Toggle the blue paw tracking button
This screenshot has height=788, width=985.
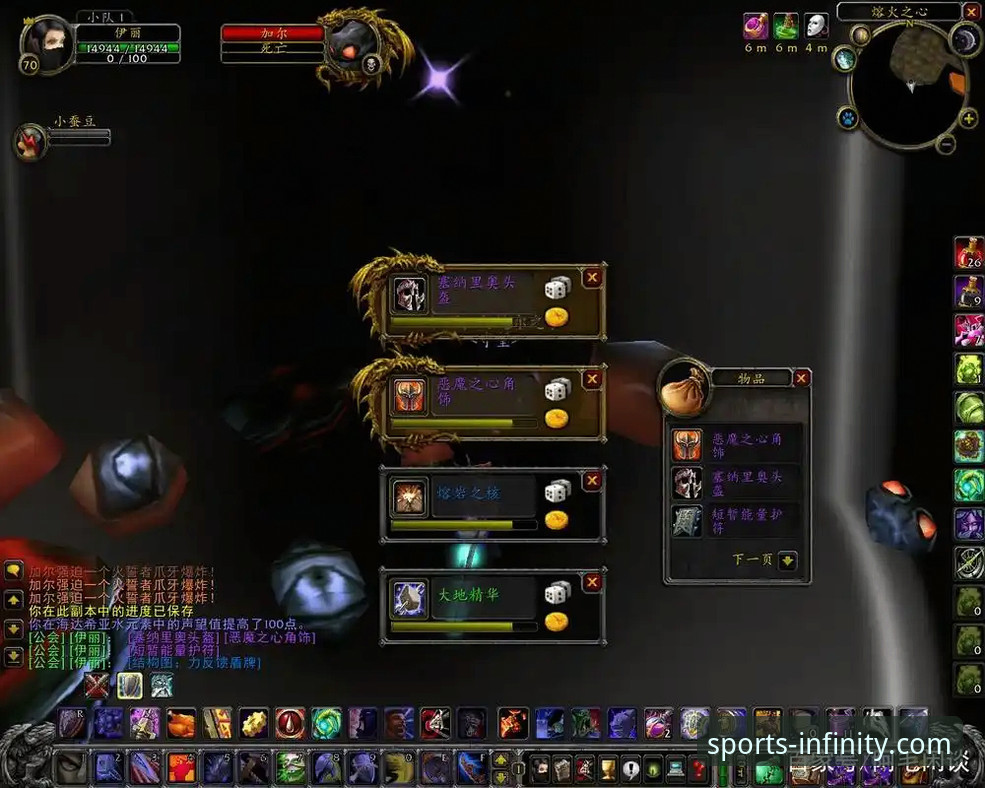coord(847,119)
